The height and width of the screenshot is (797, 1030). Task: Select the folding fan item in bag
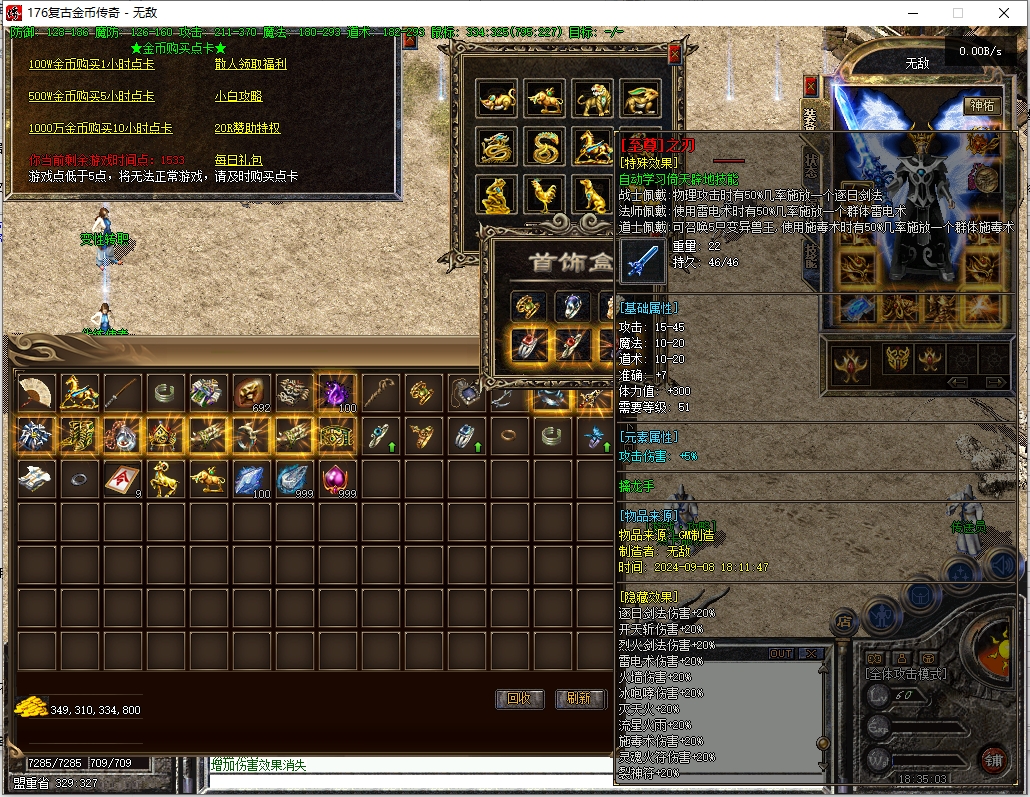click(37, 393)
